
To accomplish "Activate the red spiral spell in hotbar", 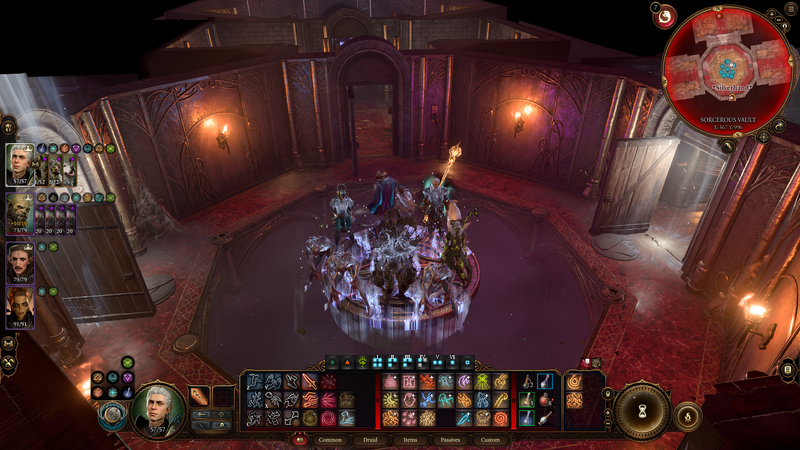I will point(328,418).
